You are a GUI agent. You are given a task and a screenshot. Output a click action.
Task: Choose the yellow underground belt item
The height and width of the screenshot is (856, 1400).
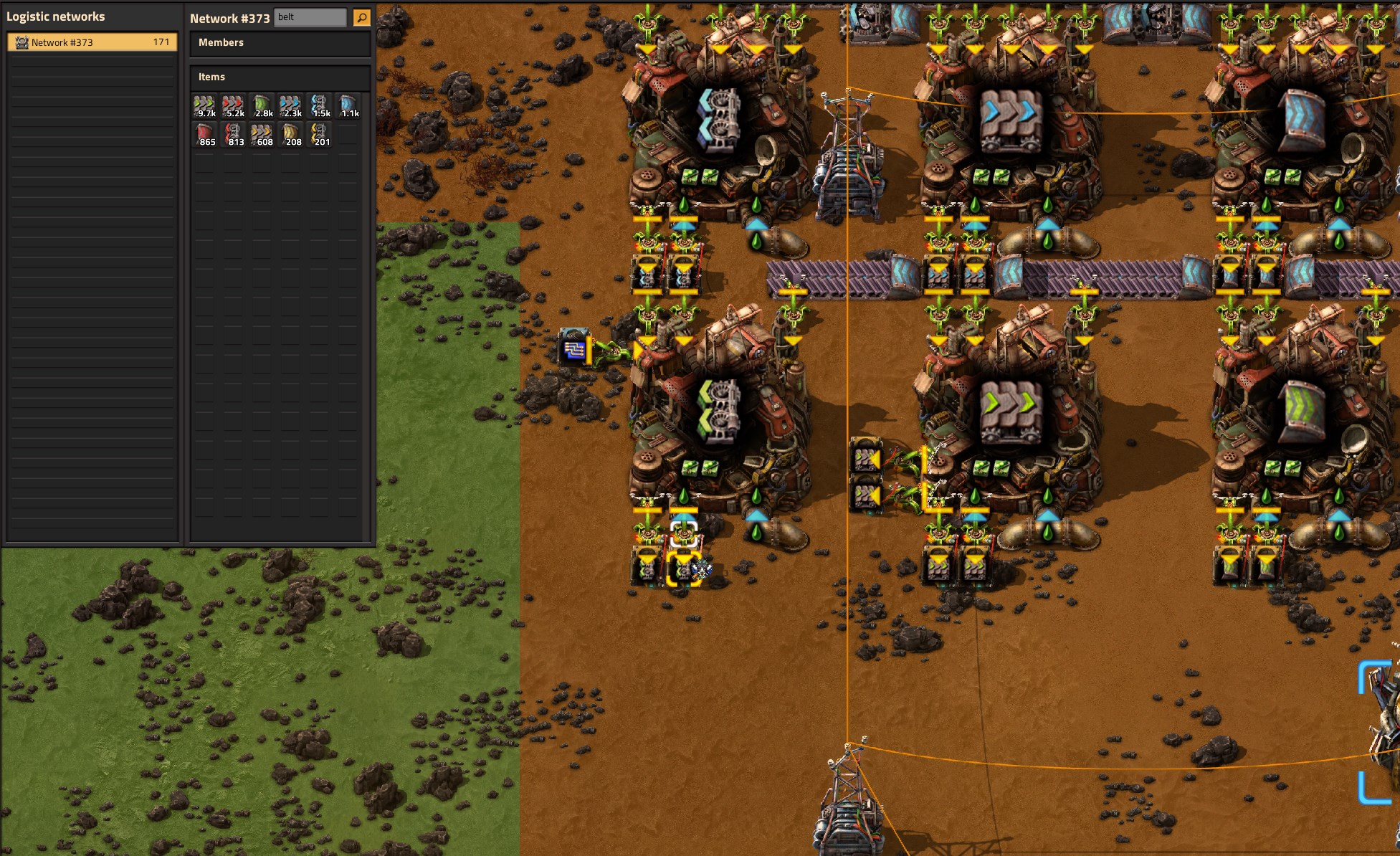coord(291,135)
